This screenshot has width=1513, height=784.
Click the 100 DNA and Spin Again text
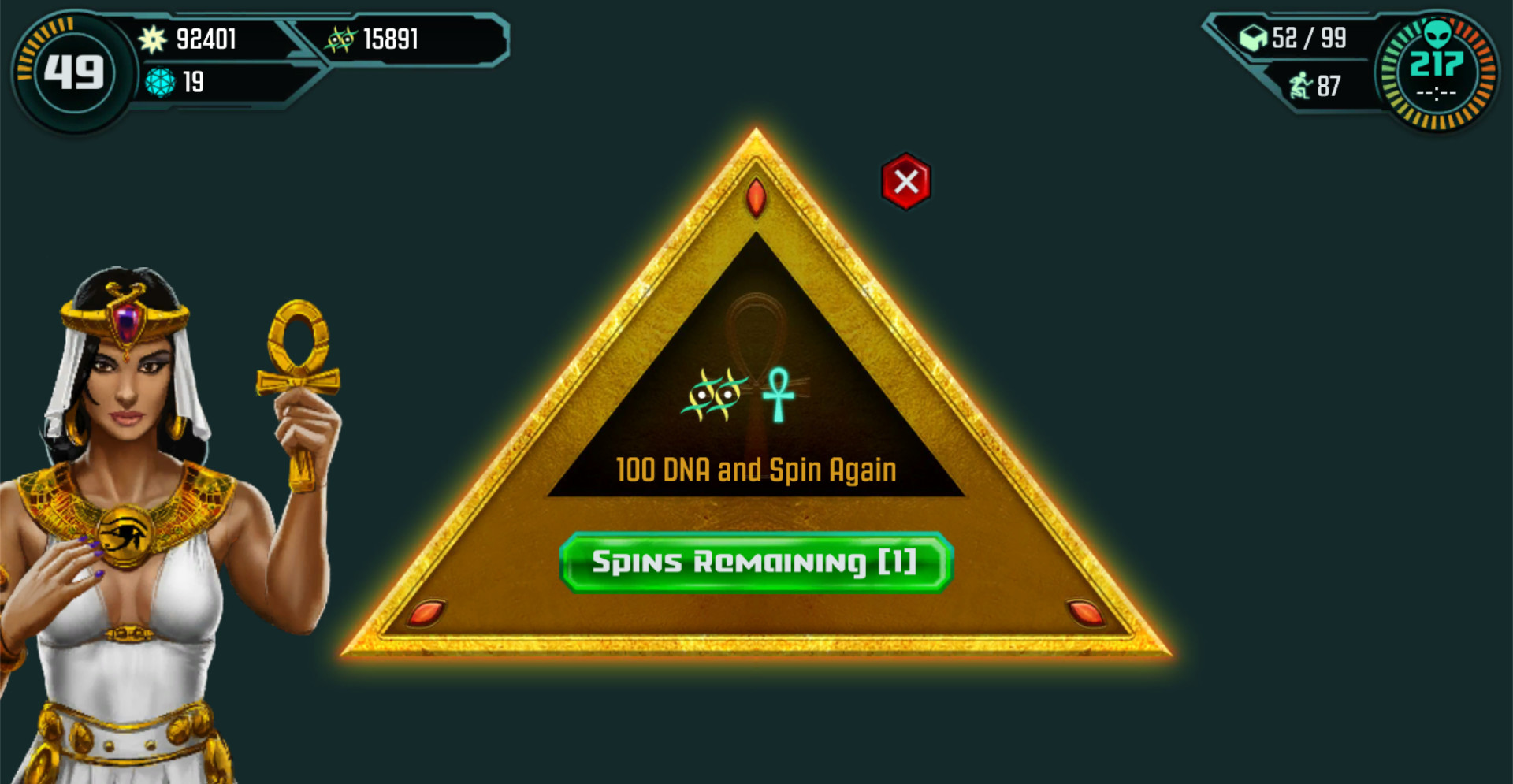click(755, 469)
